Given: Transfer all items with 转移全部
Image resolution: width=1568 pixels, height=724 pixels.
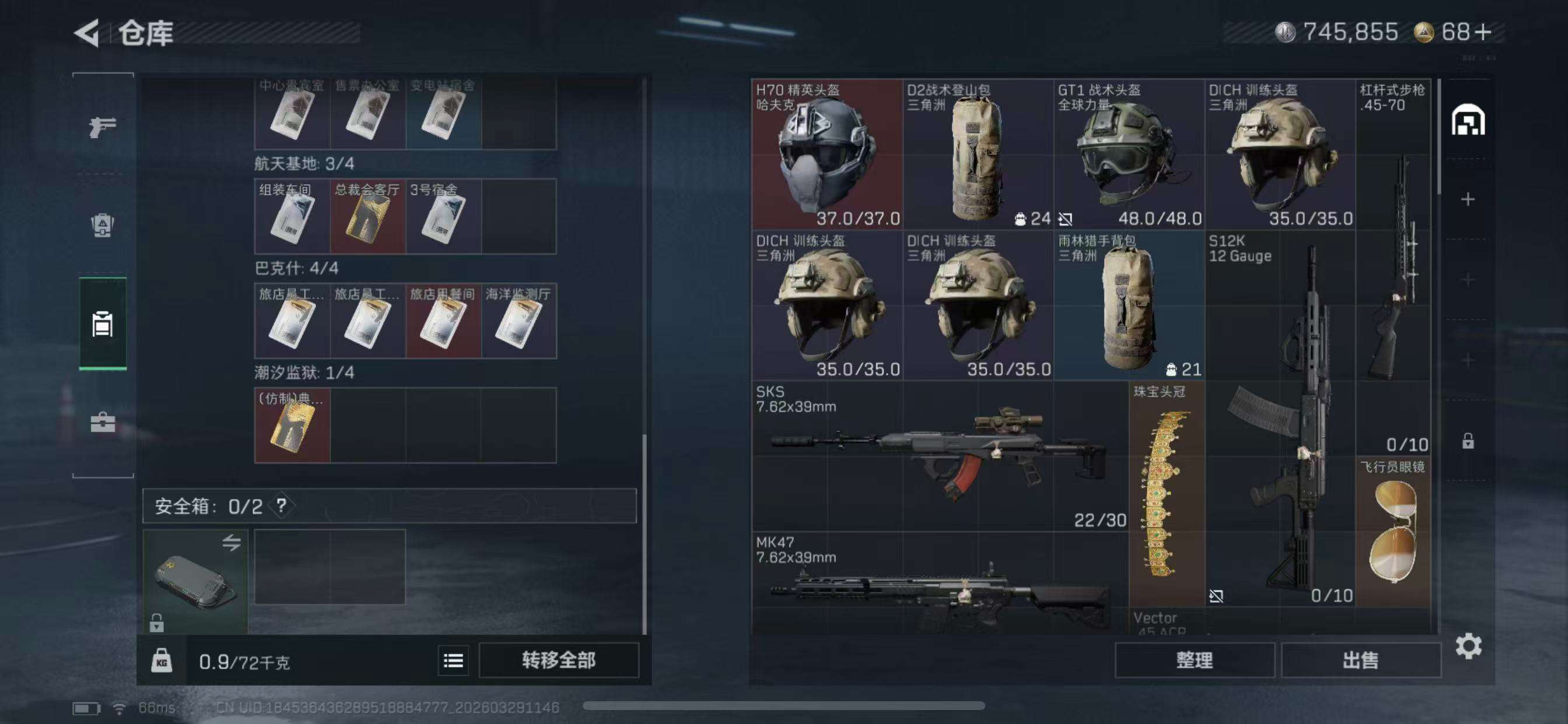Looking at the screenshot, I should coord(558,660).
